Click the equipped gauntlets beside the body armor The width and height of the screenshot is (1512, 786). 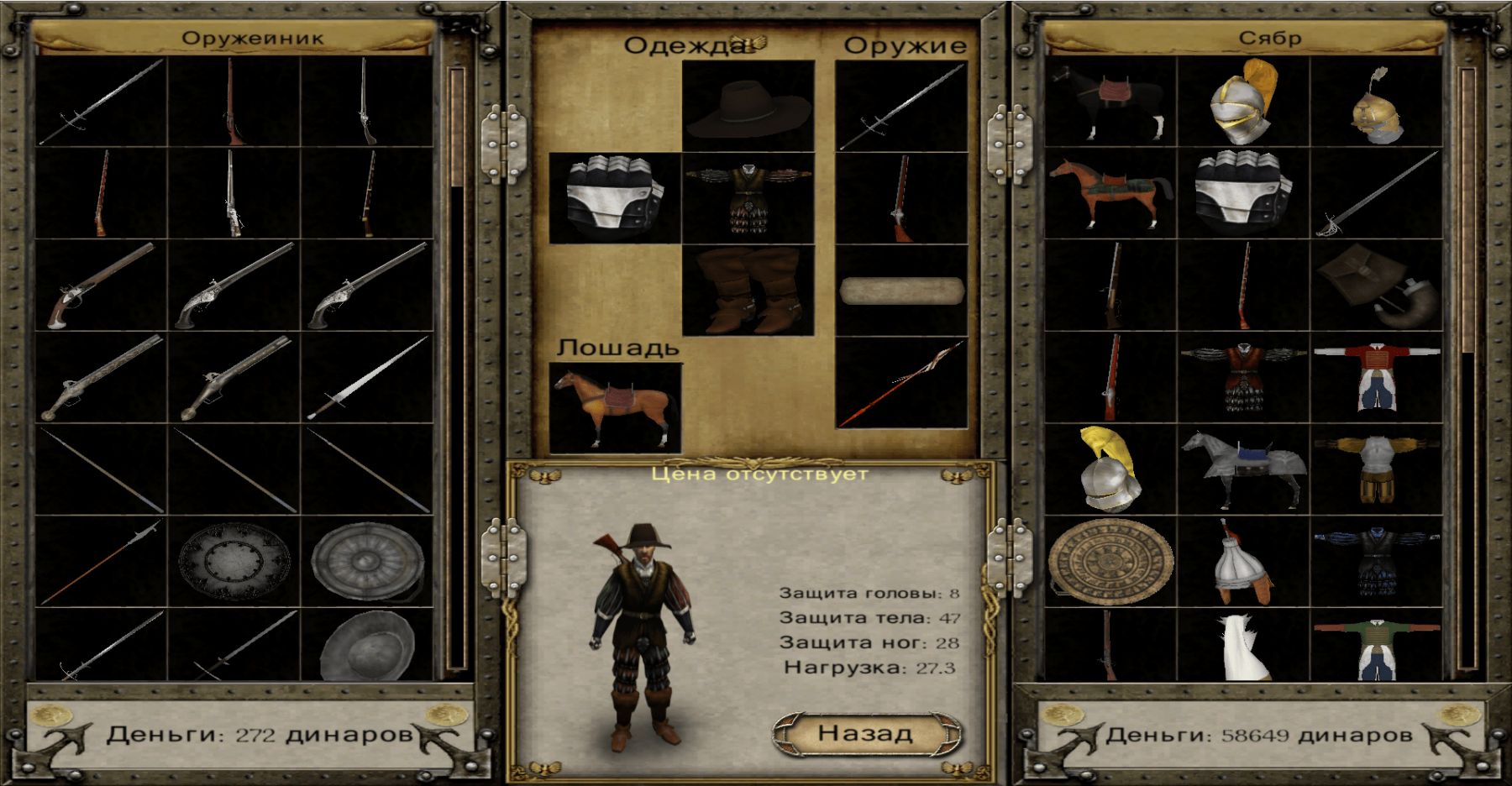[615, 198]
